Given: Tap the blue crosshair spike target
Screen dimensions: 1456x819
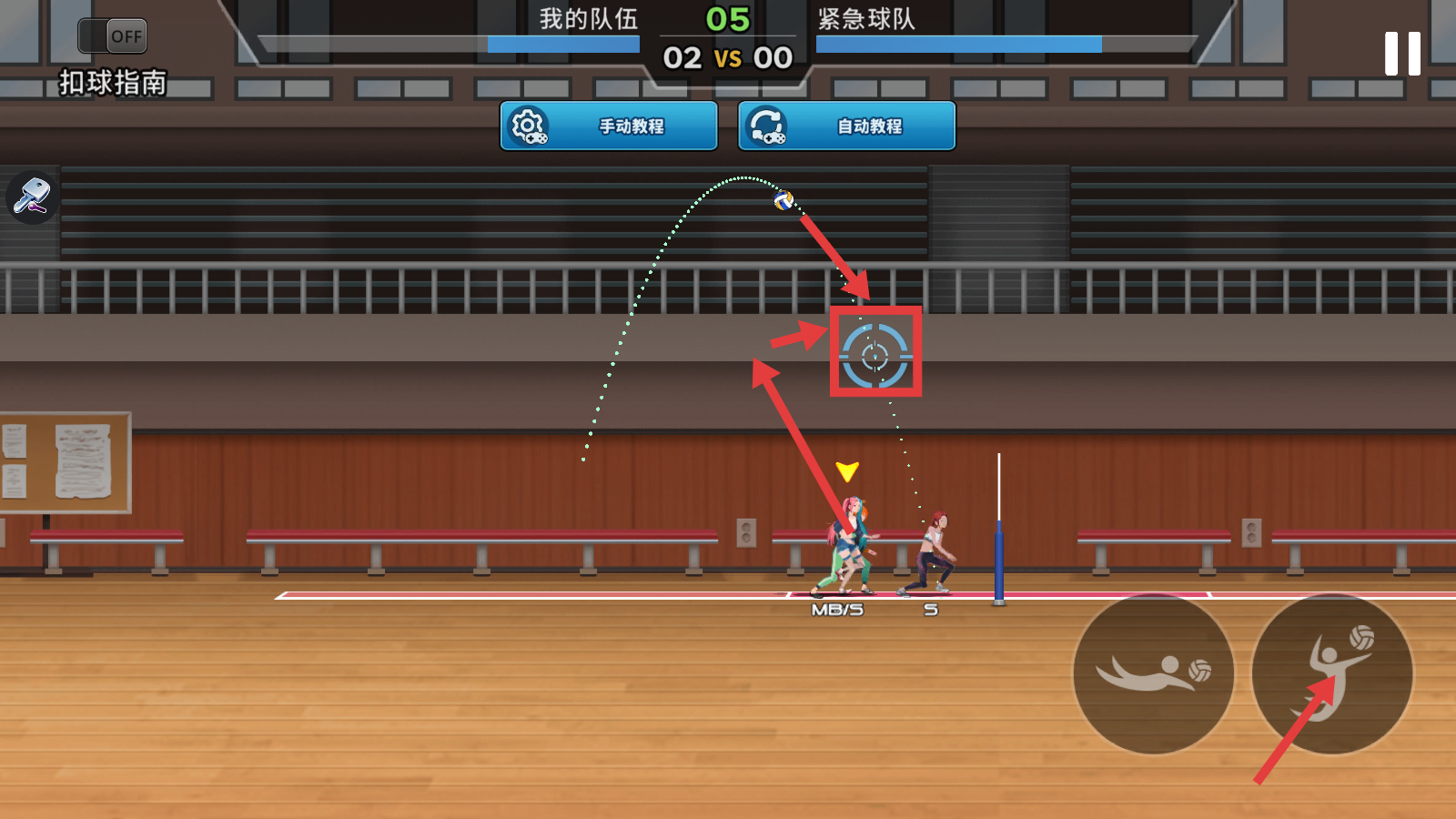Looking at the screenshot, I should [x=875, y=356].
